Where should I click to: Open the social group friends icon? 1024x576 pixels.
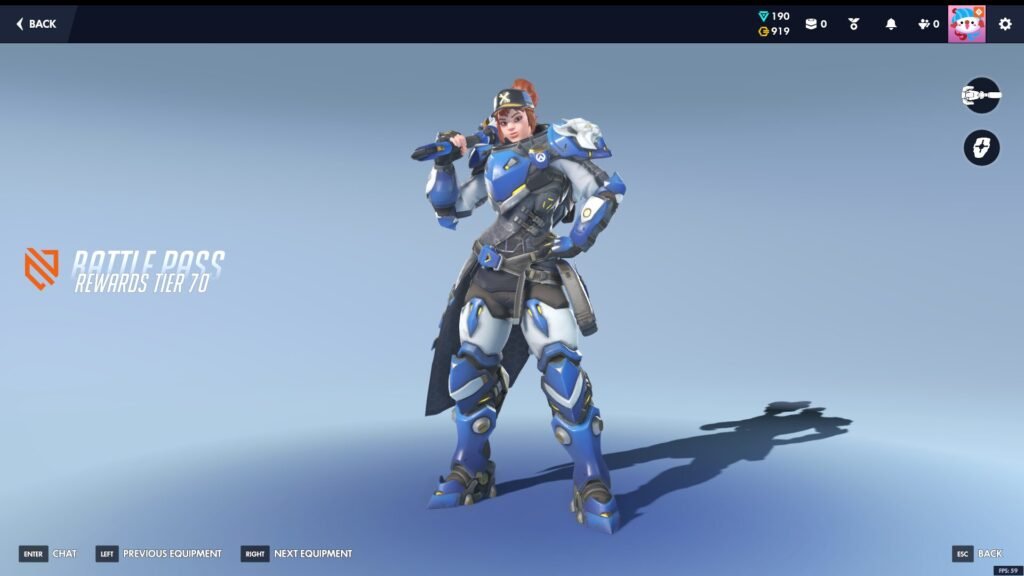(927, 24)
